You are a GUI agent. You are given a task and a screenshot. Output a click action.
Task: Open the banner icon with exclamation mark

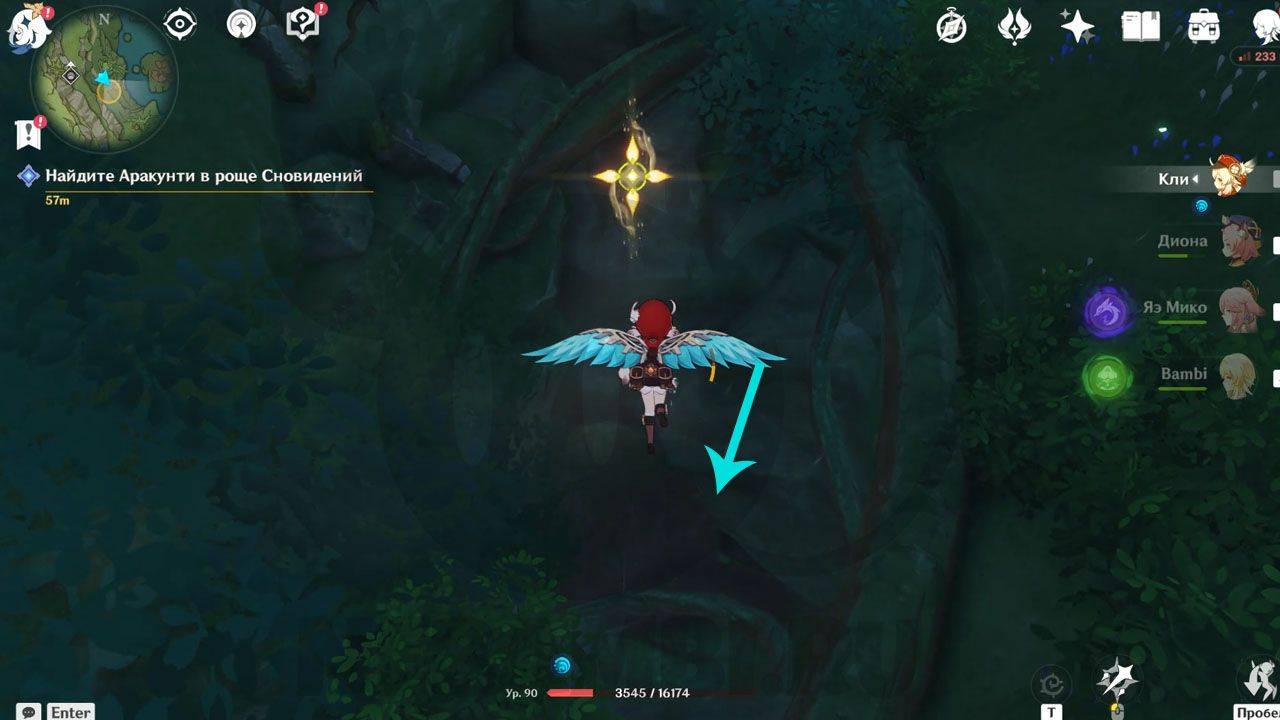coord(28,132)
